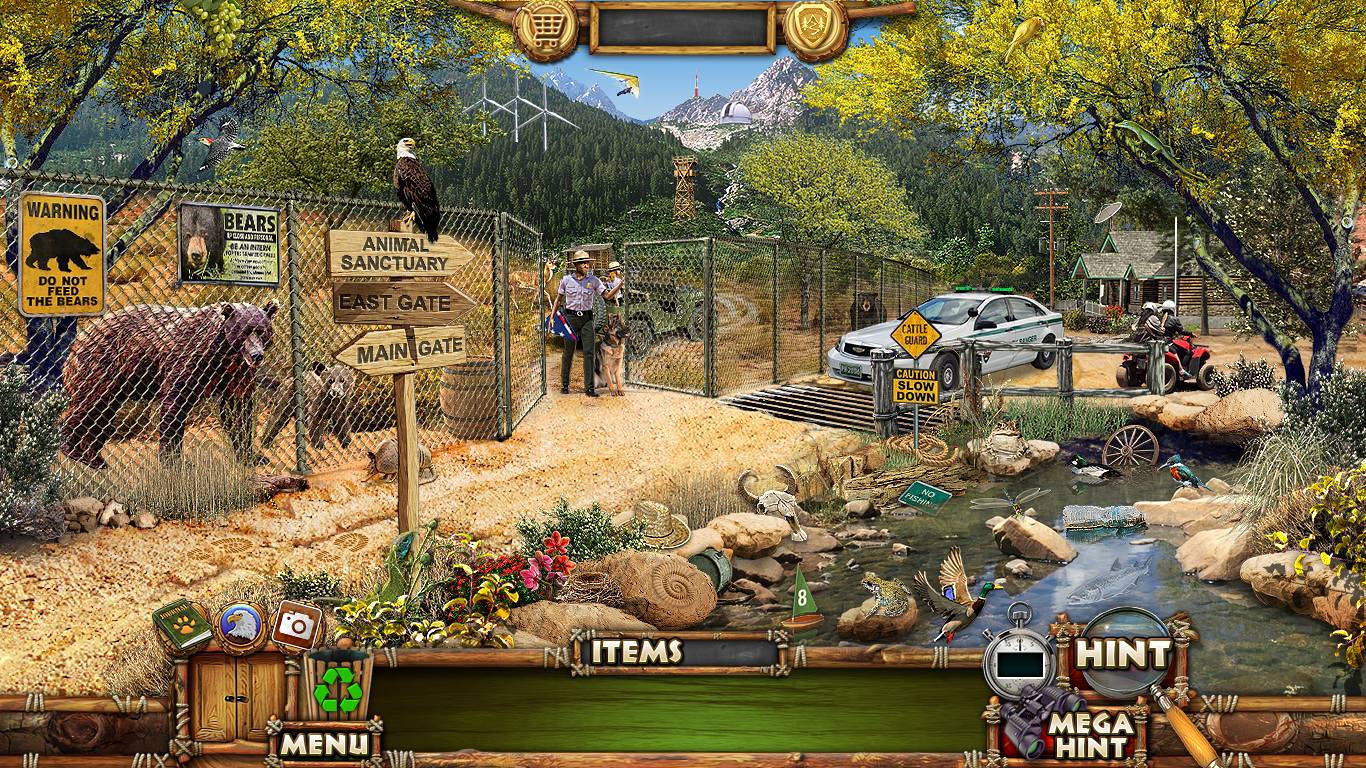Open the camera photo icon
The height and width of the screenshot is (768, 1366).
(x=296, y=625)
